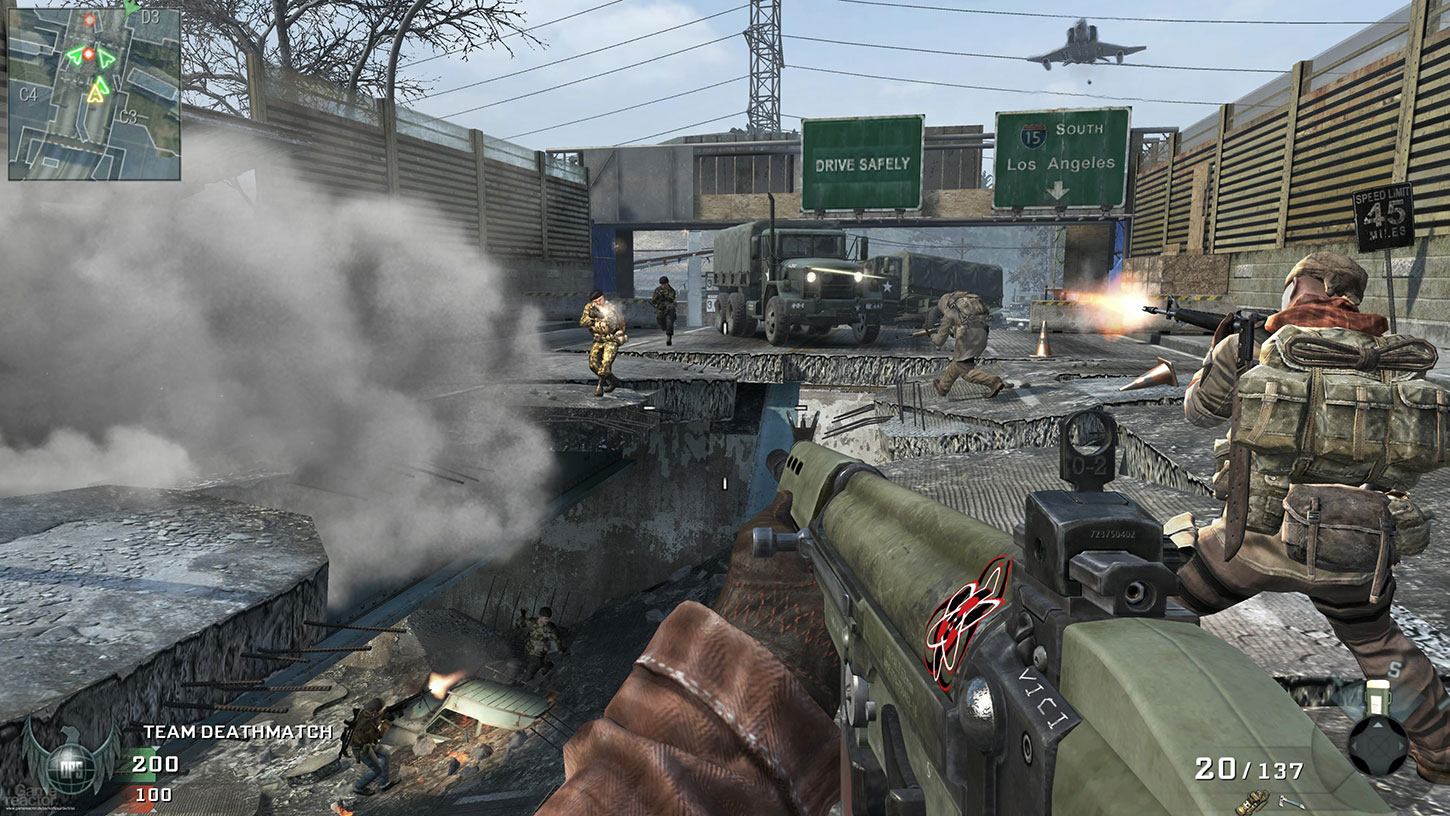Image resolution: width=1450 pixels, height=816 pixels.
Task: Click the D3 grid label on the minimap
Action: [x=151, y=17]
